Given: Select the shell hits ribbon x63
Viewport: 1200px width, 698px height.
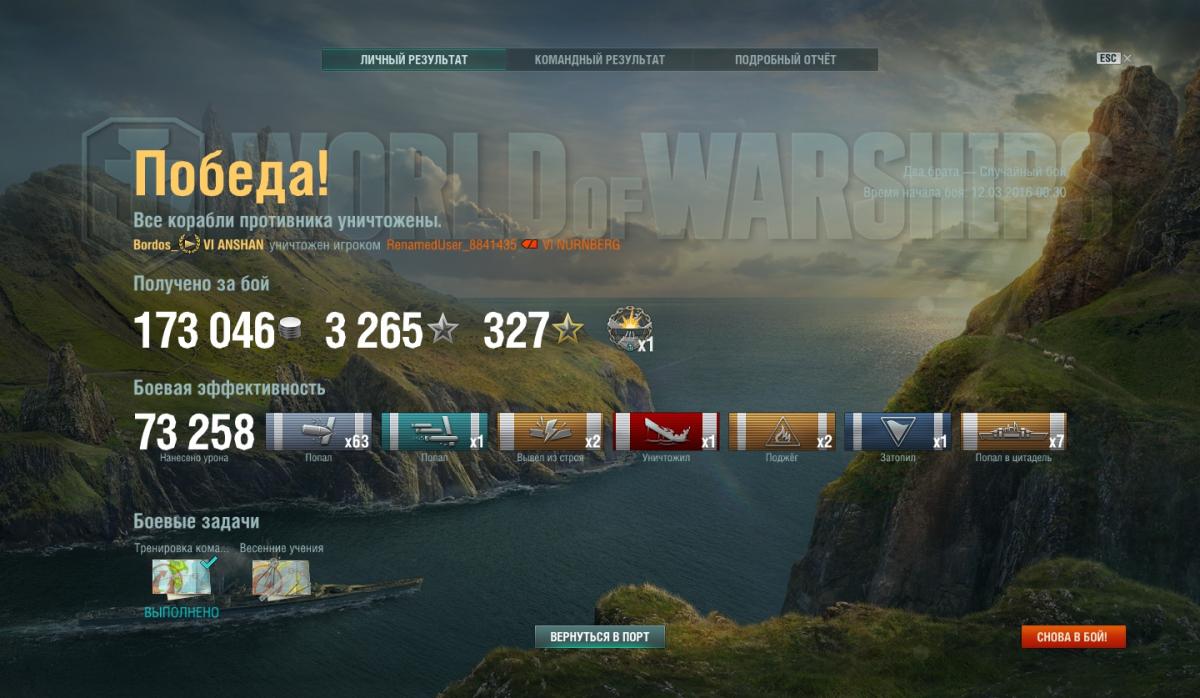Looking at the screenshot, I should (319, 432).
